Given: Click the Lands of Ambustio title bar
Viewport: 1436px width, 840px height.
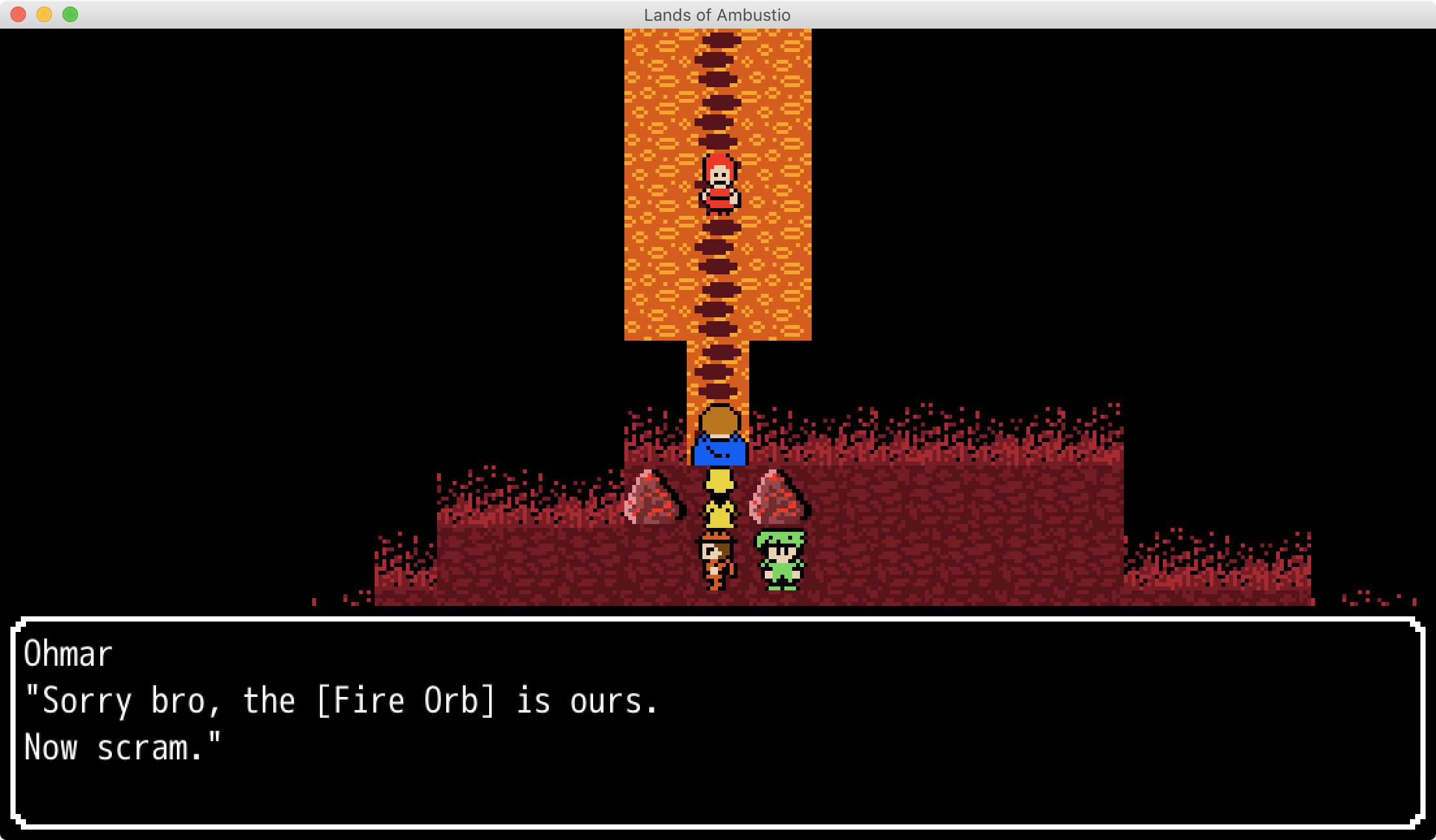Looking at the screenshot, I should (x=717, y=14).
